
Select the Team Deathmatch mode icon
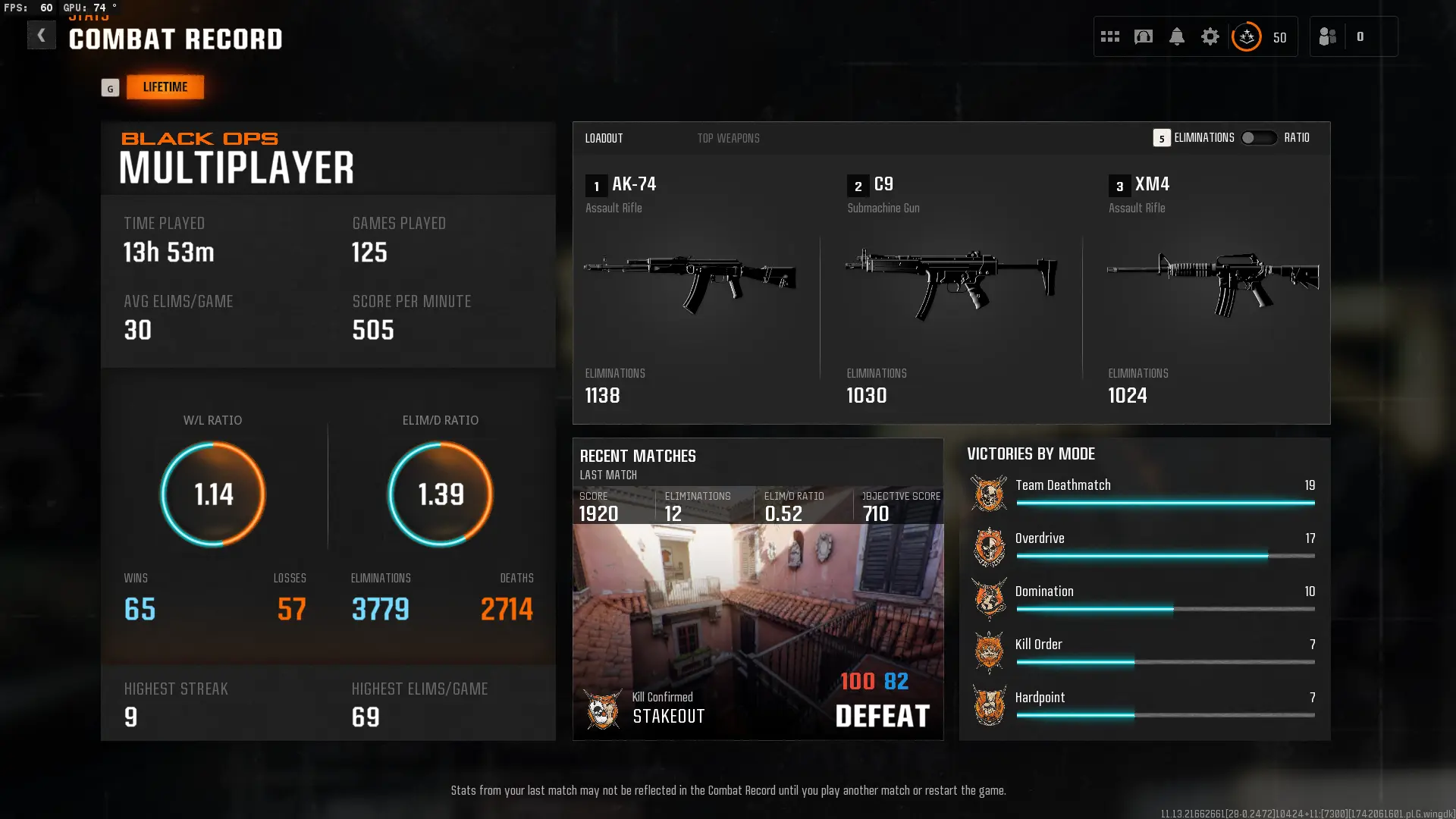click(x=989, y=494)
